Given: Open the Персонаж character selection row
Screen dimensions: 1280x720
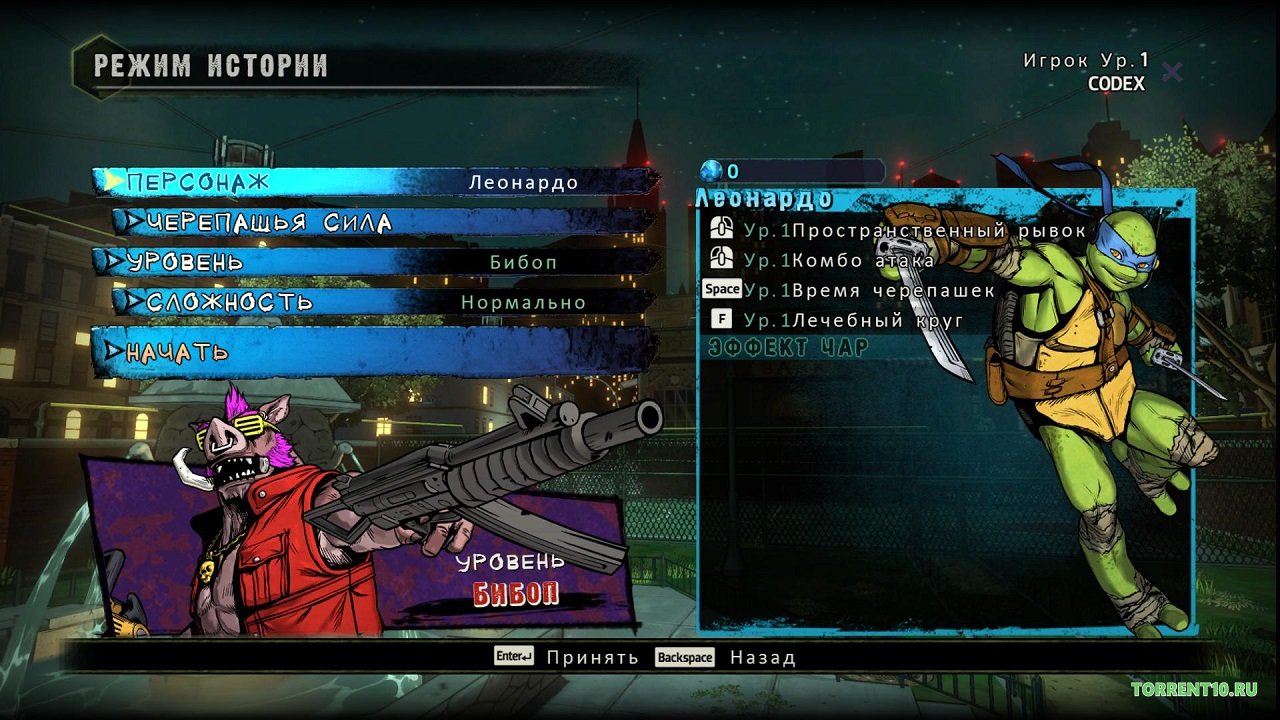Looking at the screenshot, I should click(x=375, y=182).
